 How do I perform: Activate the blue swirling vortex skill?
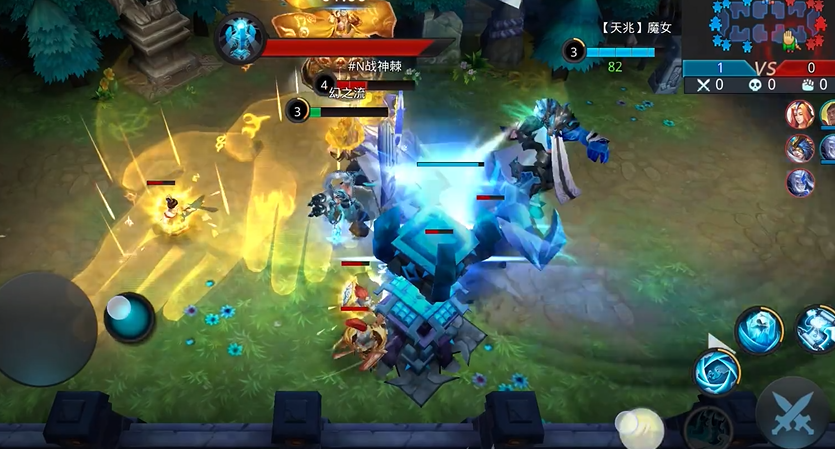click(717, 370)
